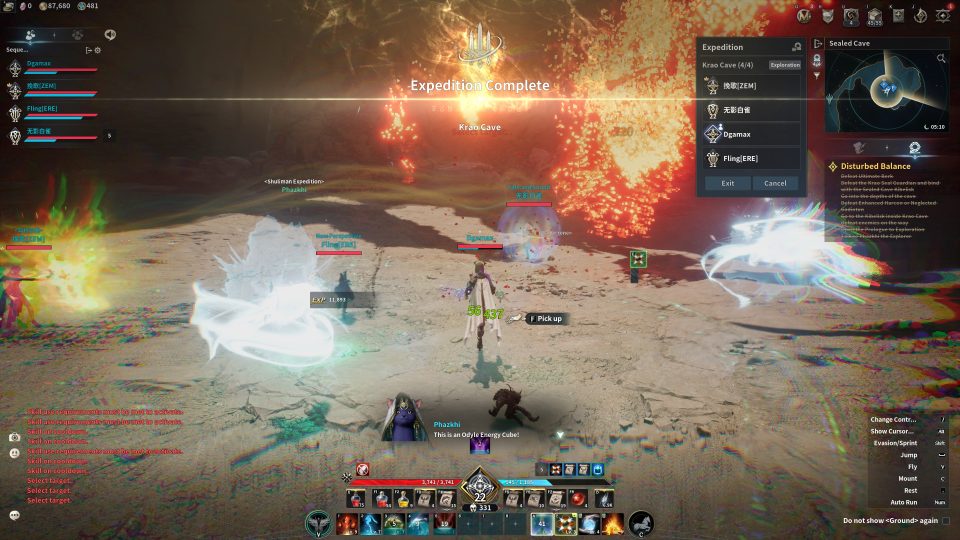Screen dimensions: 960x540
Task: Exit the expedition with the Exit button
Action: pyautogui.click(x=727, y=183)
